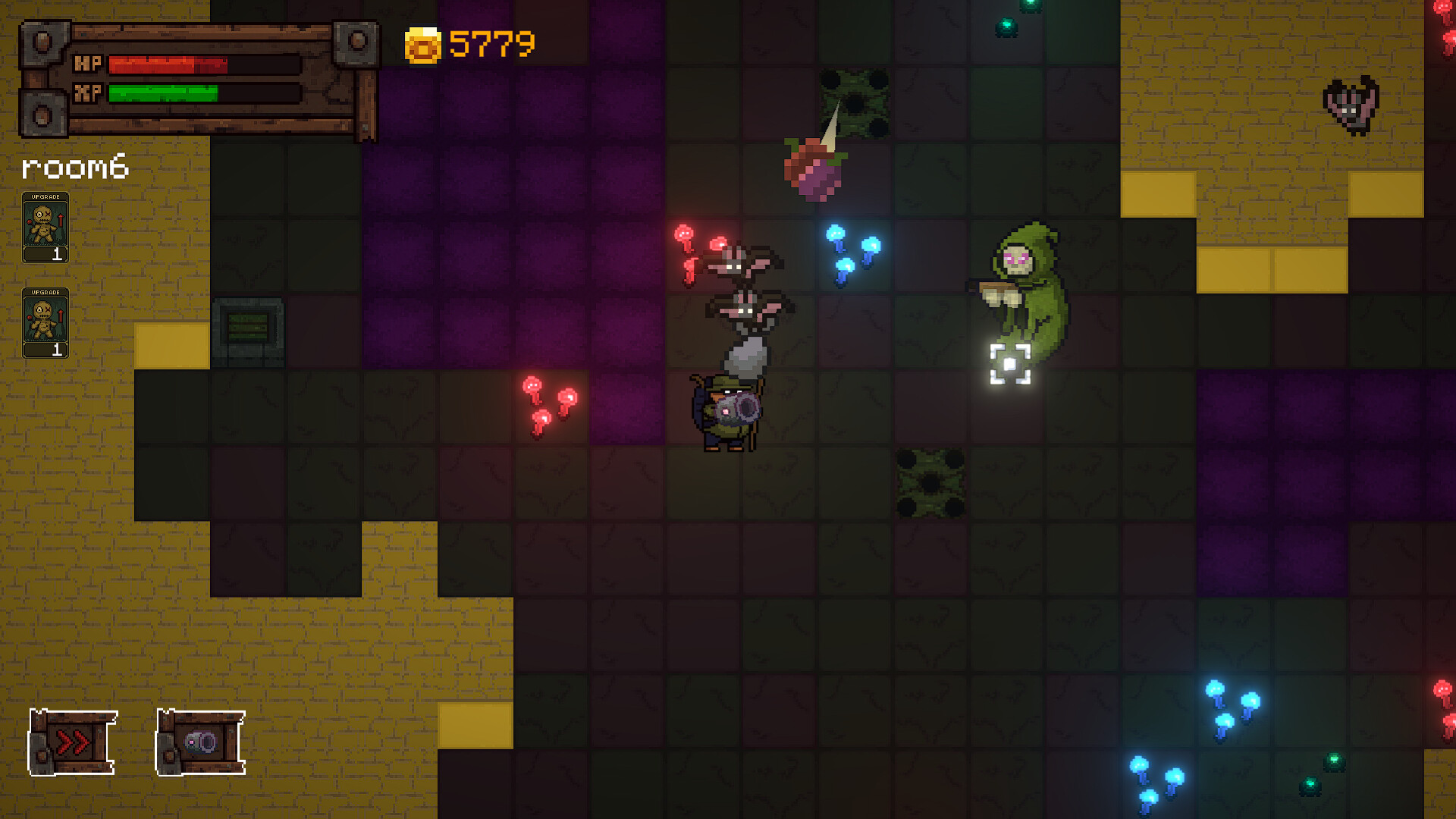Viewport: 1456px width, 819px height.
Task: Click the gold coin currency icon
Action: (x=423, y=43)
